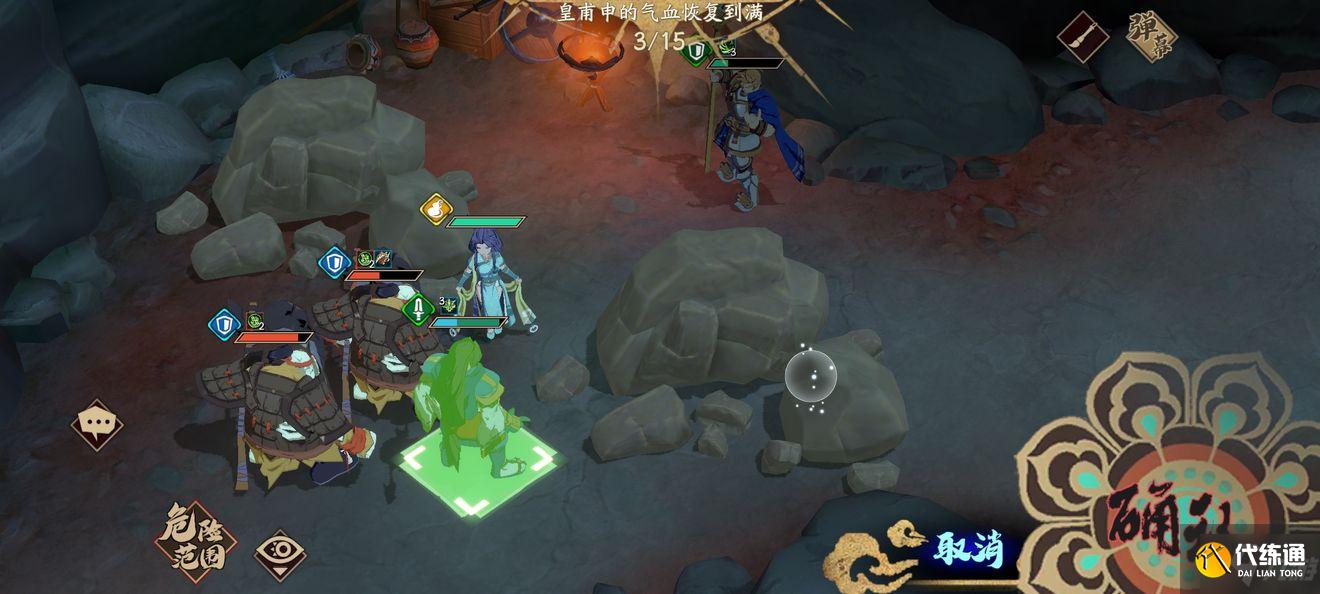Cancel the action with the 取消 button
Image resolution: width=1320 pixels, height=594 pixels.
point(969,549)
